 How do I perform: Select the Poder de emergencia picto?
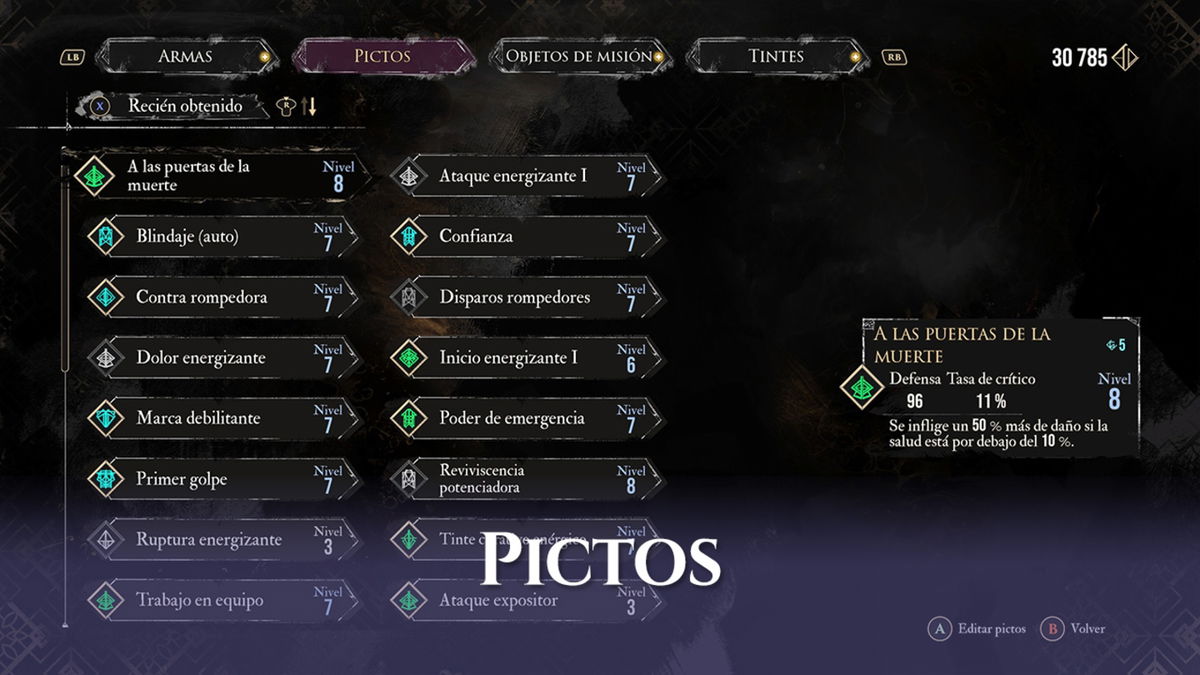pos(525,419)
